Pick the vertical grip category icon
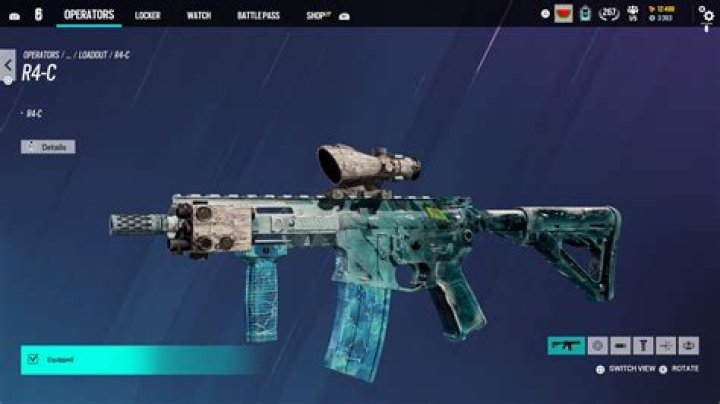The width and height of the screenshot is (720, 404). point(643,345)
